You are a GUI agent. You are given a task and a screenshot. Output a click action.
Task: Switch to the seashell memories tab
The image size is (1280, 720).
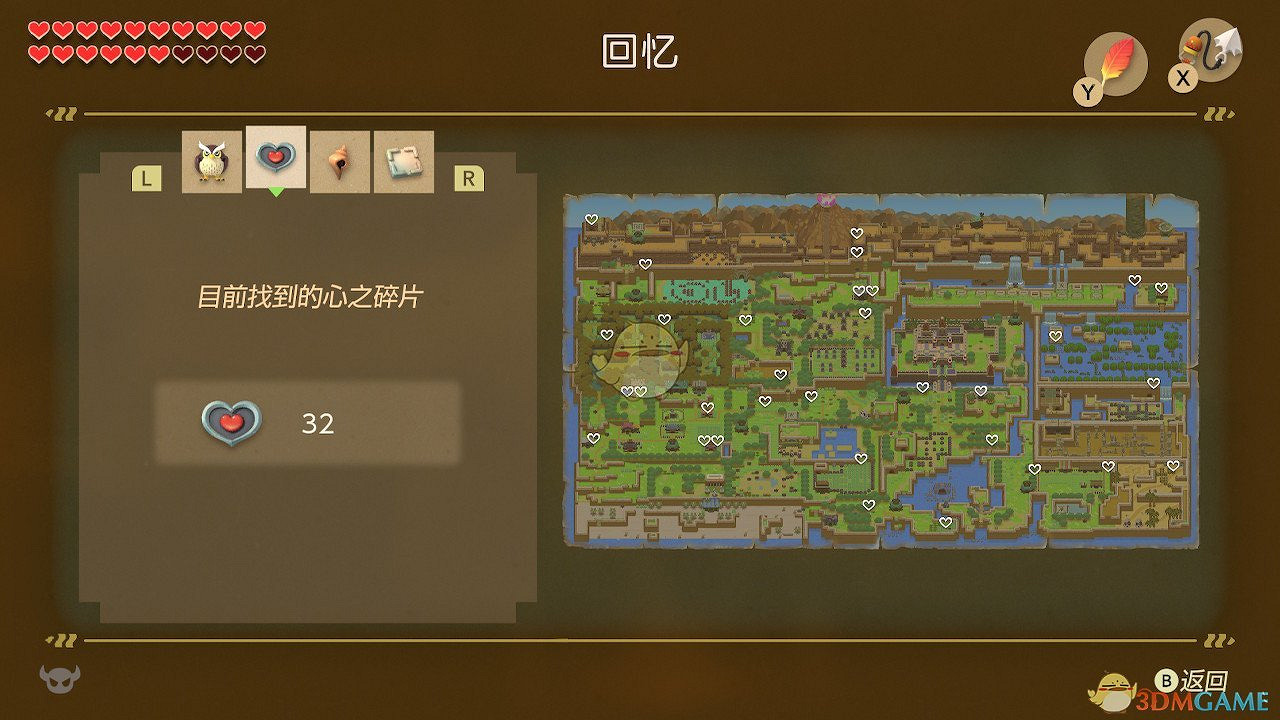pos(339,158)
